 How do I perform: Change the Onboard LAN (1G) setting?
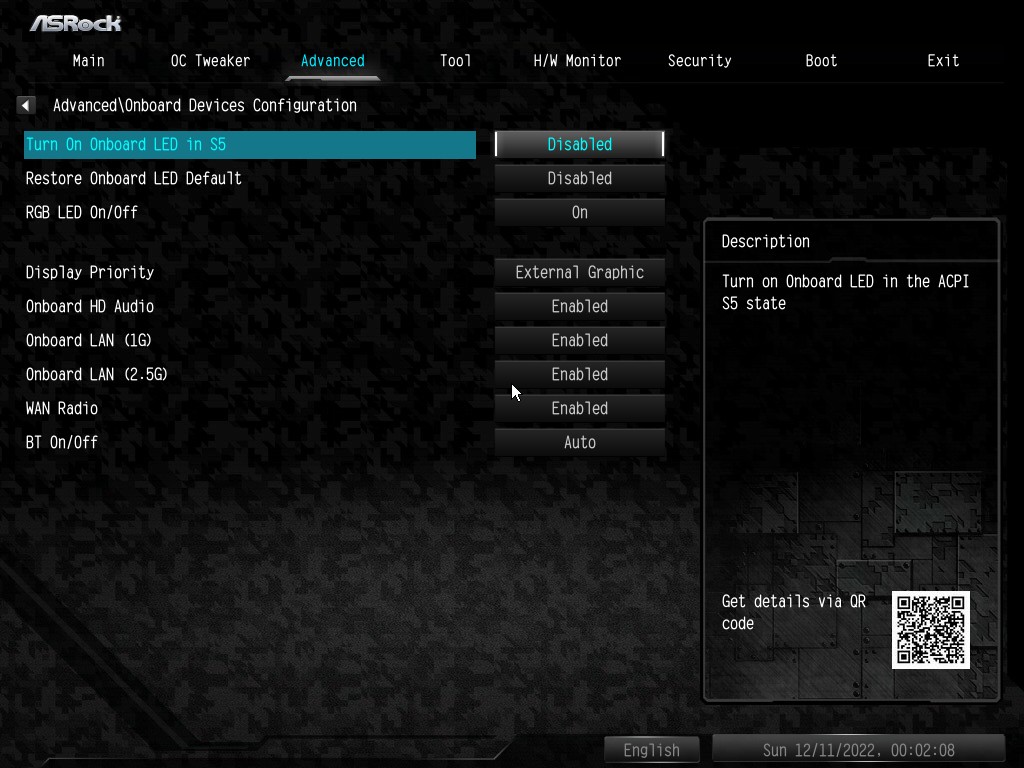tap(580, 340)
